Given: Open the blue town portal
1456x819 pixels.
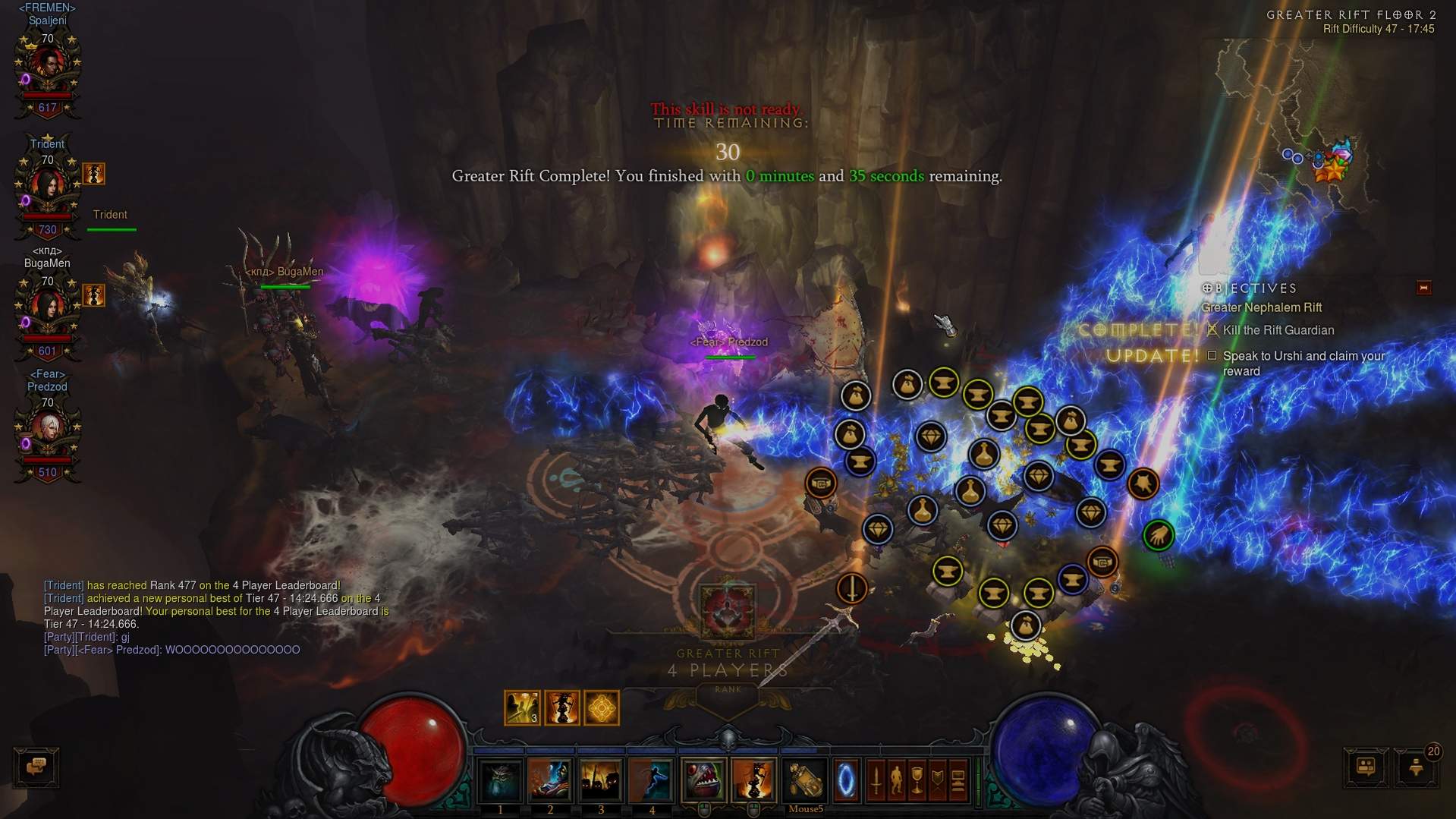Looking at the screenshot, I should 846,780.
